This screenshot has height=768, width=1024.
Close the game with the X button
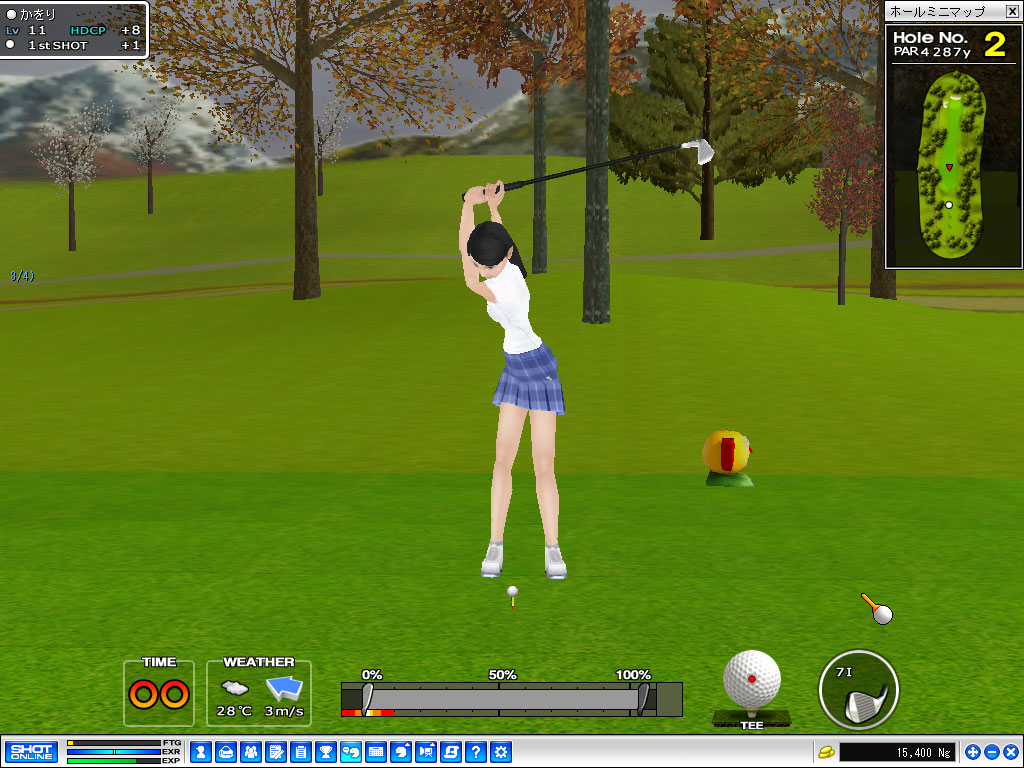pyautogui.click(x=1010, y=751)
